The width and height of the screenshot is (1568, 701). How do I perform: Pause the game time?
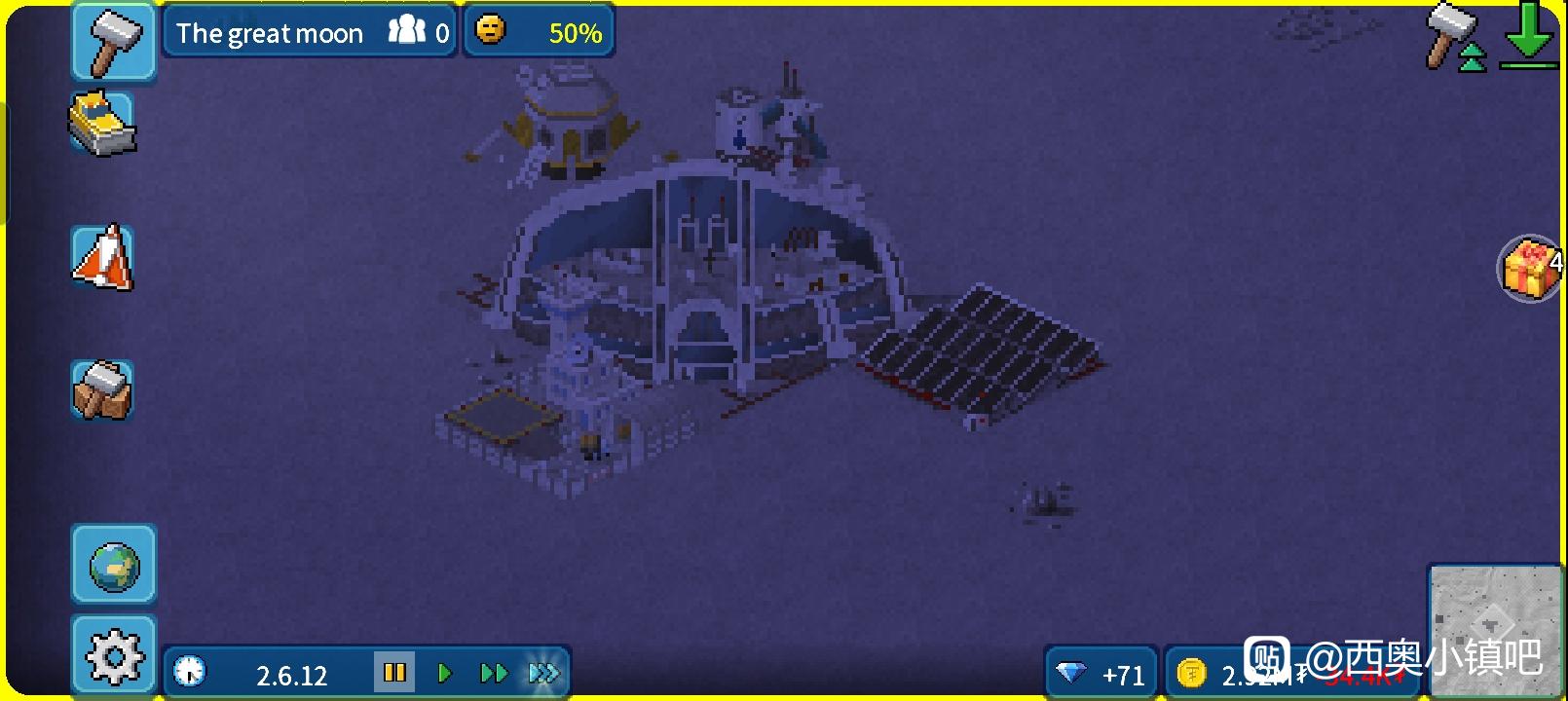point(394,672)
